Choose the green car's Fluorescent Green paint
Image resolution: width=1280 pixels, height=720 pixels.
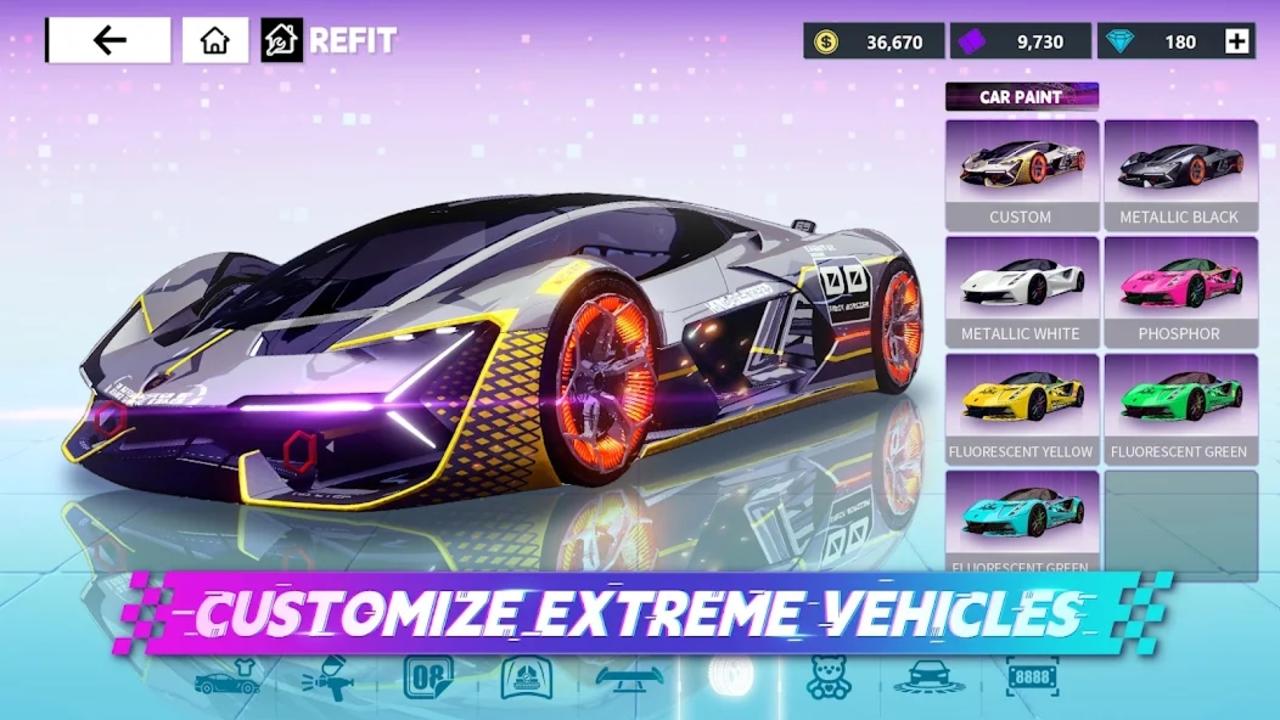1180,409
